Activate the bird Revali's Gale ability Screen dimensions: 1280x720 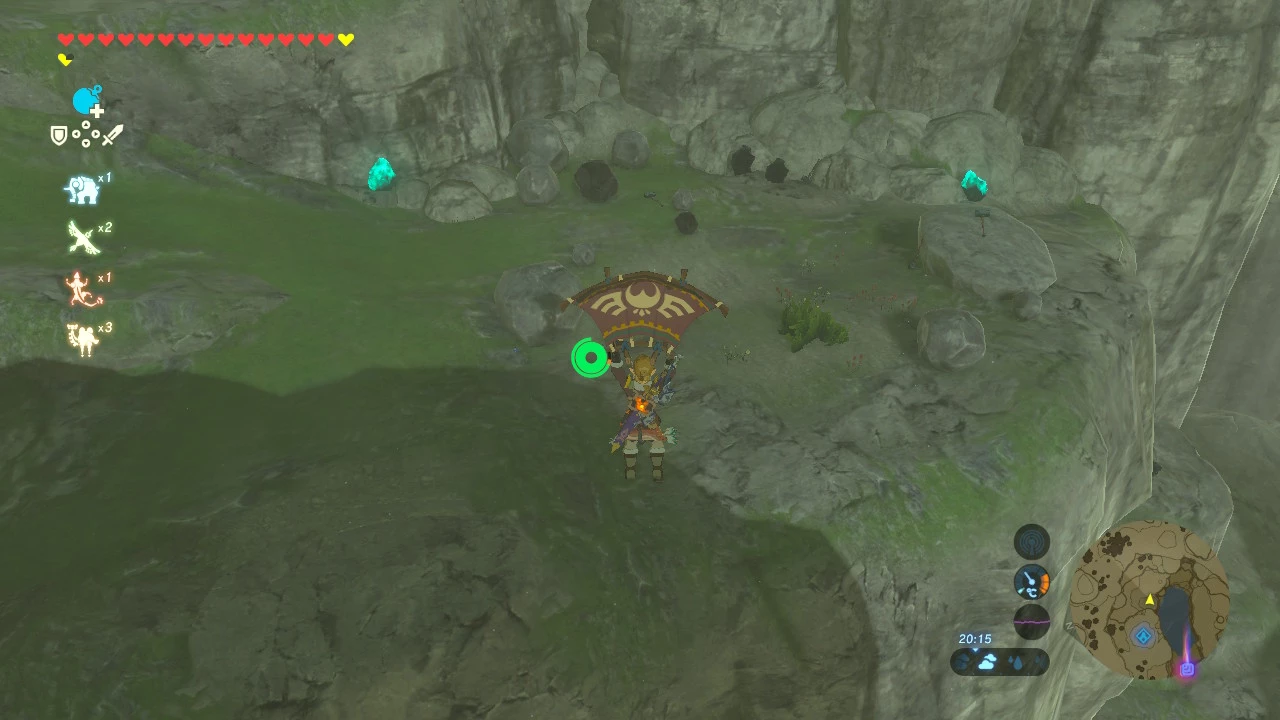click(x=81, y=237)
